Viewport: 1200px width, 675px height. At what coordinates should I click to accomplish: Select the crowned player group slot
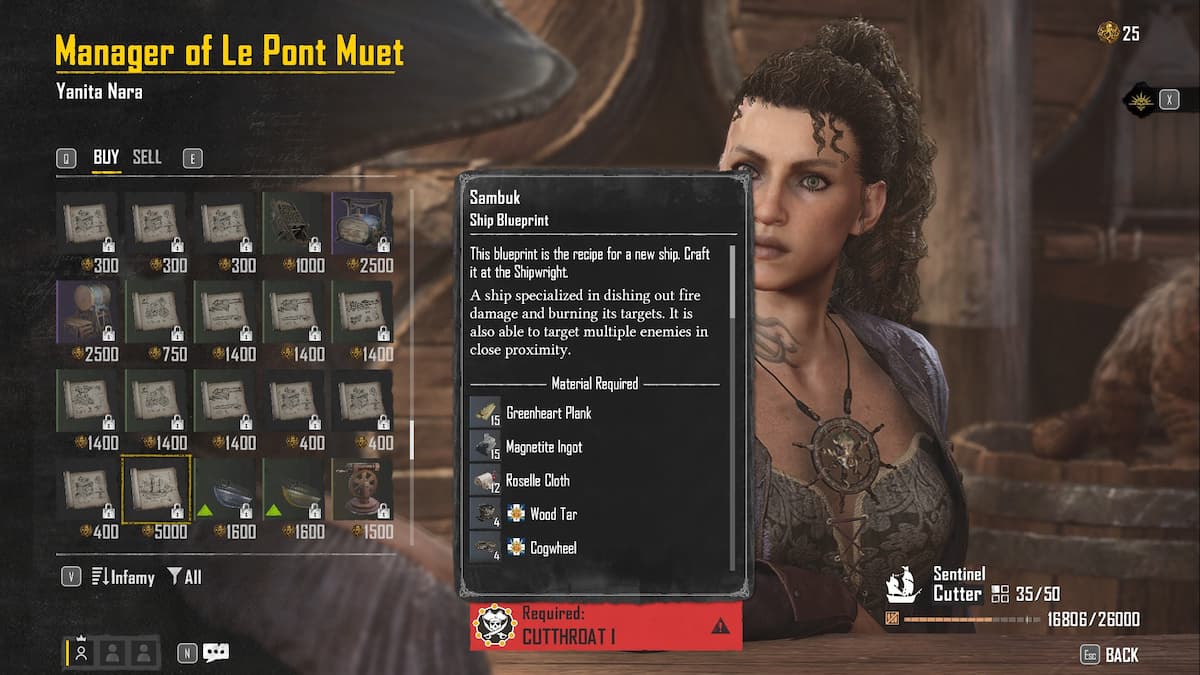coord(83,652)
